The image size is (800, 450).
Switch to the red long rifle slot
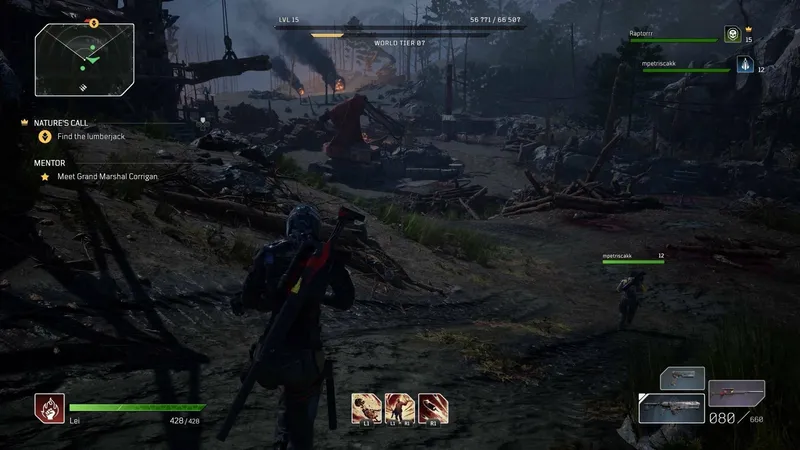click(x=736, y=391)
